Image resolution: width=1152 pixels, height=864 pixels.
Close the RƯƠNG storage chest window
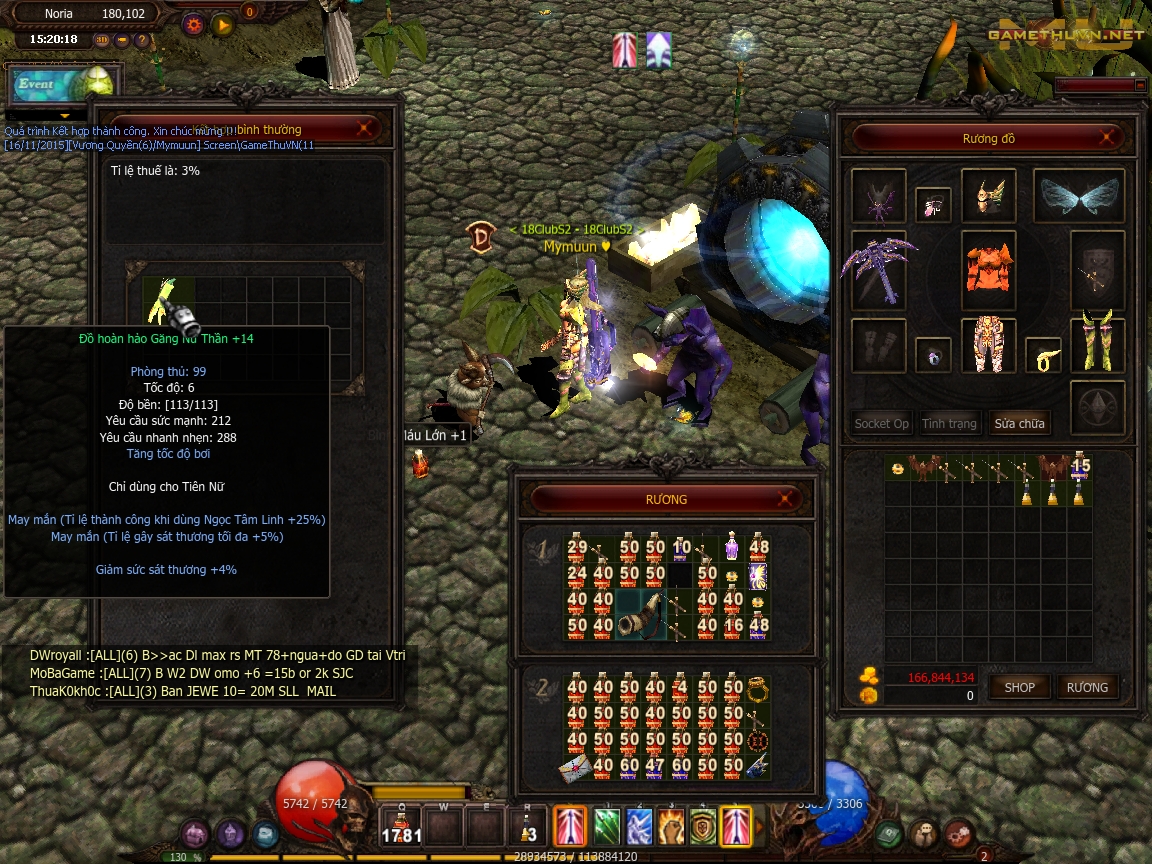(x=788, y=499)
